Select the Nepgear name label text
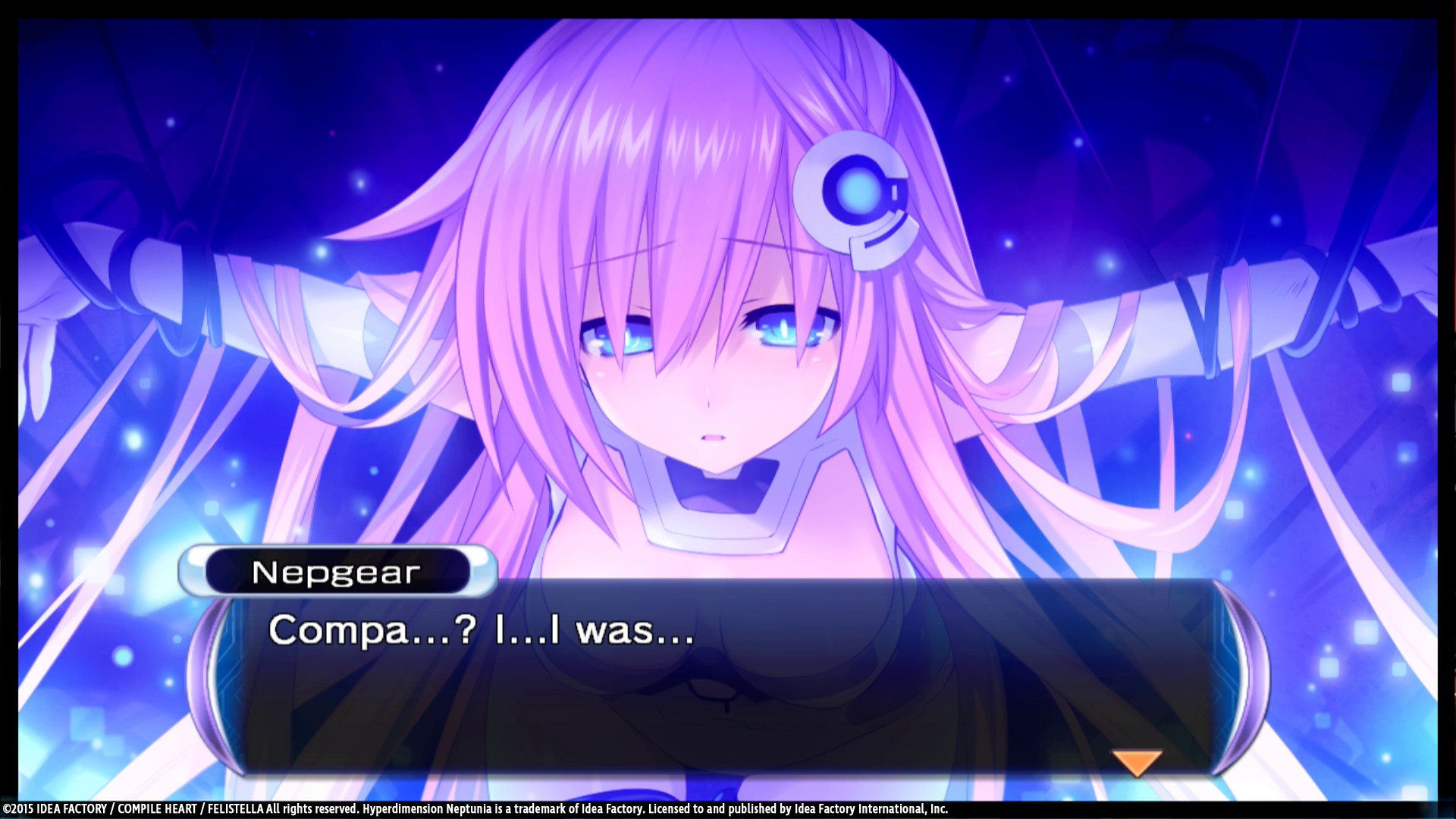This screenshot has width=1456, height=819. pyautogui.click(x=337, y=573)
